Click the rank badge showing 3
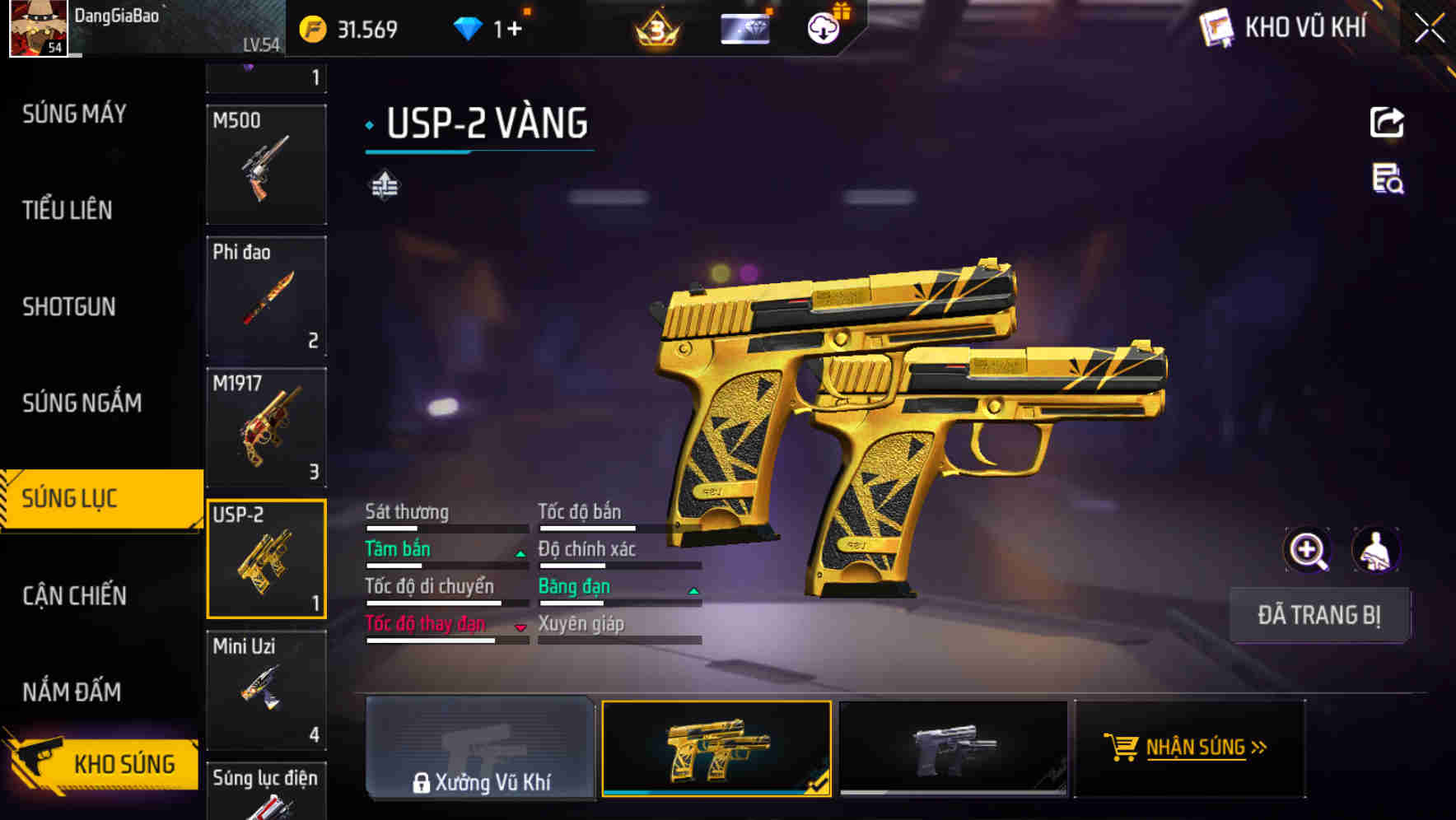 (x=657, y=27)
